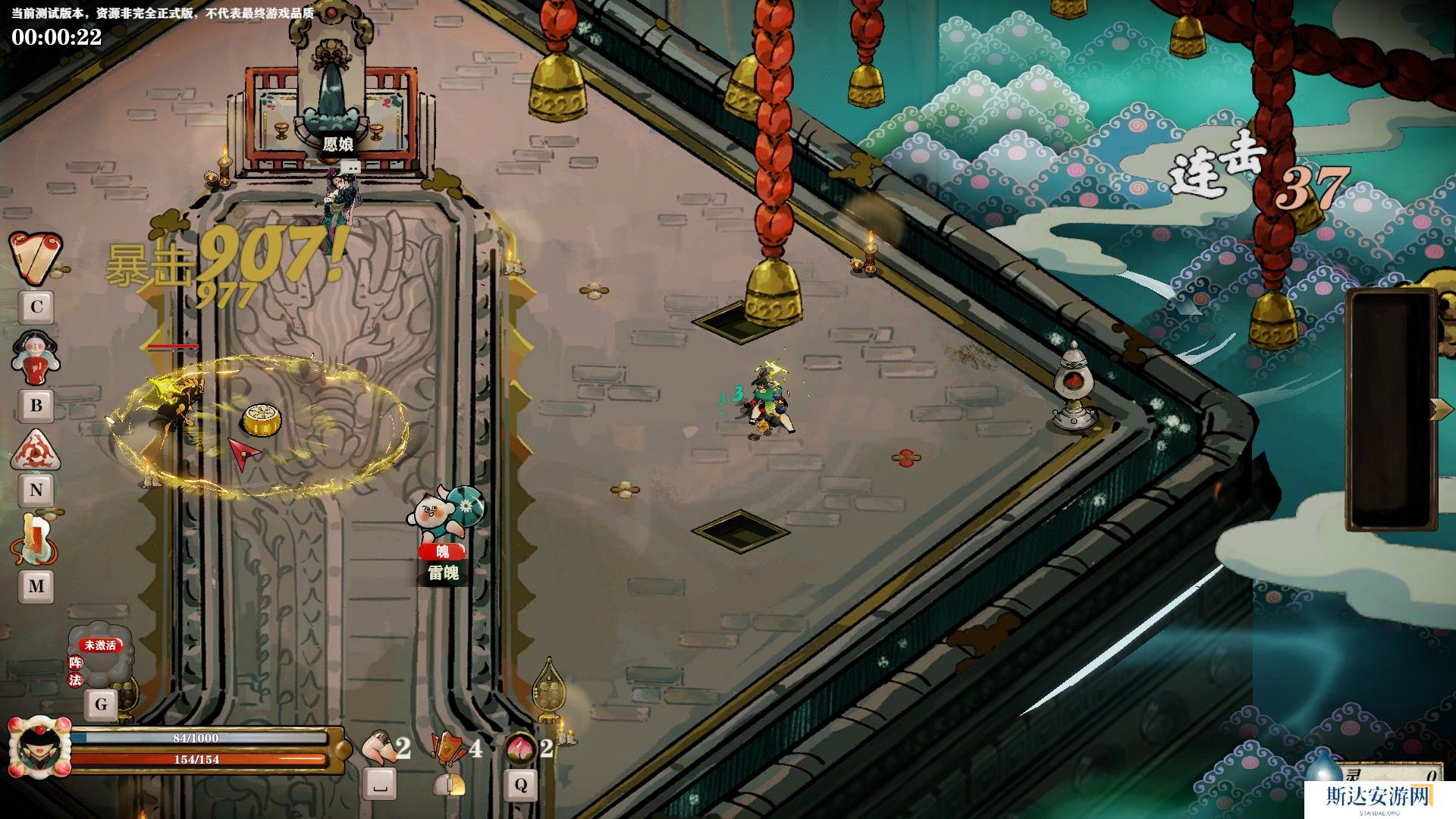
Task: Activate the inactive 阵法 formation stone
Action: 101,654
